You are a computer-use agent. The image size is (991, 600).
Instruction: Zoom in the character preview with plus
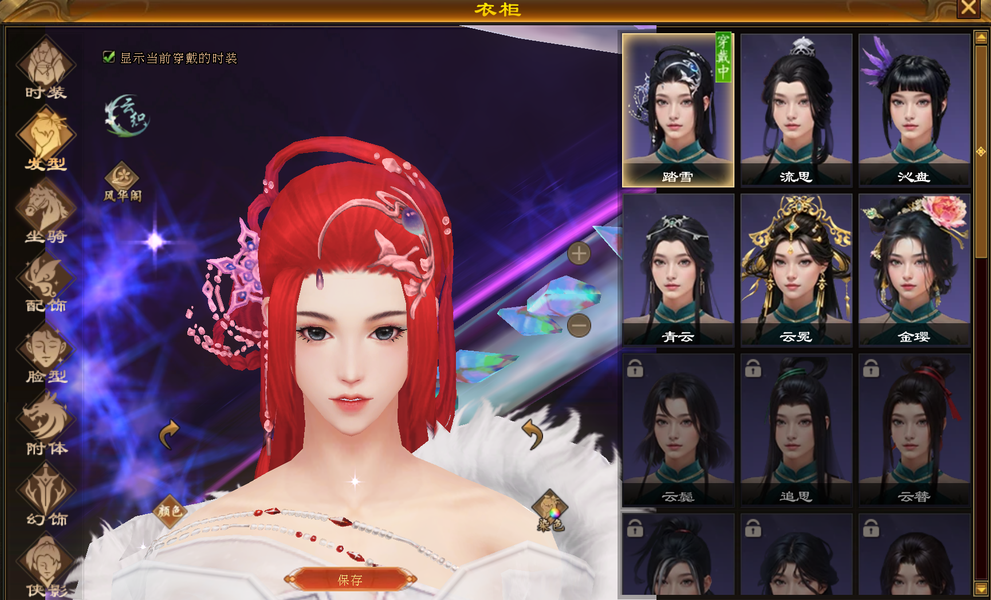(578, 253)
